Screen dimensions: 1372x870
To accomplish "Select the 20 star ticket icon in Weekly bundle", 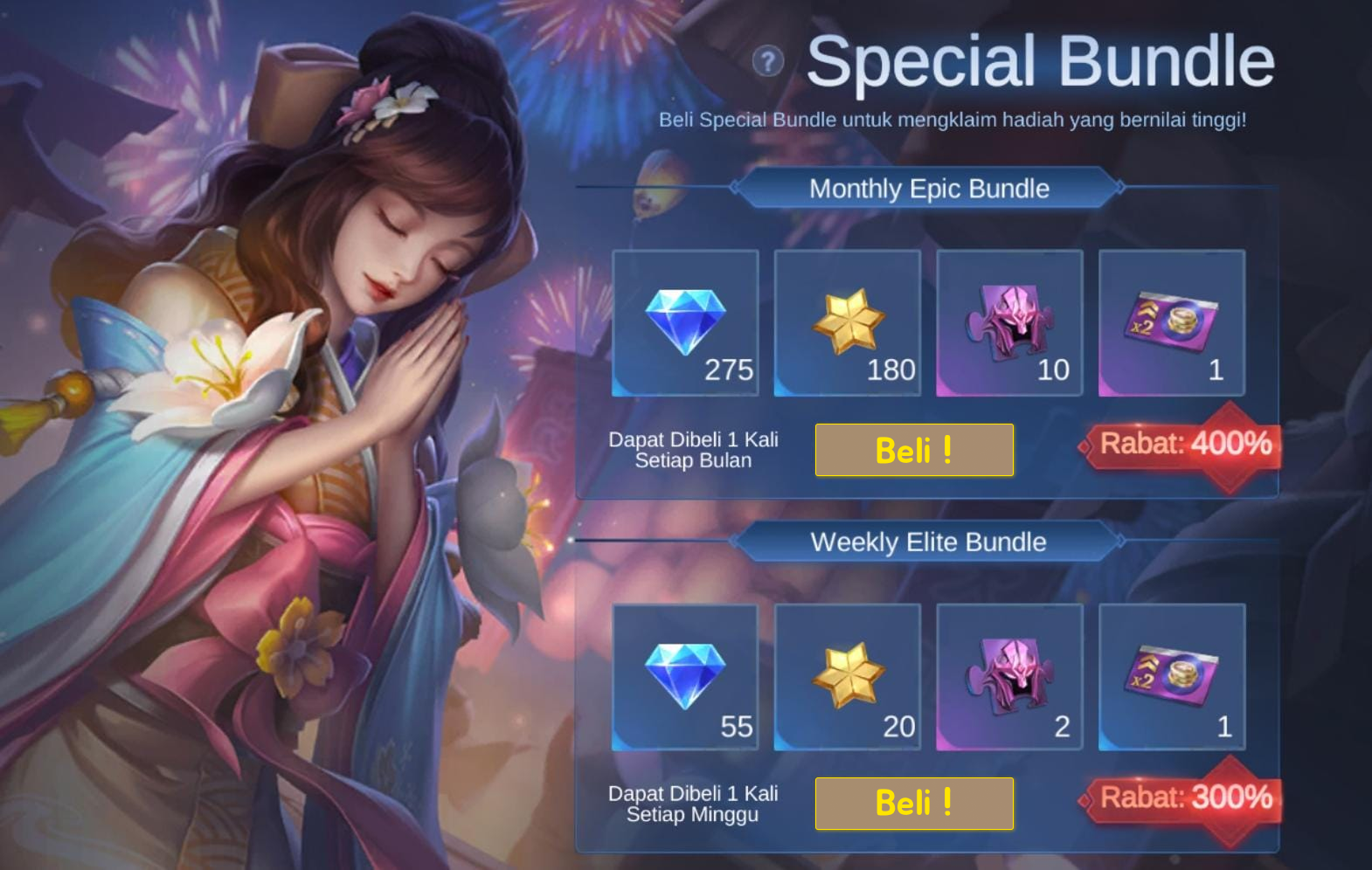I will tap(847, 675).
